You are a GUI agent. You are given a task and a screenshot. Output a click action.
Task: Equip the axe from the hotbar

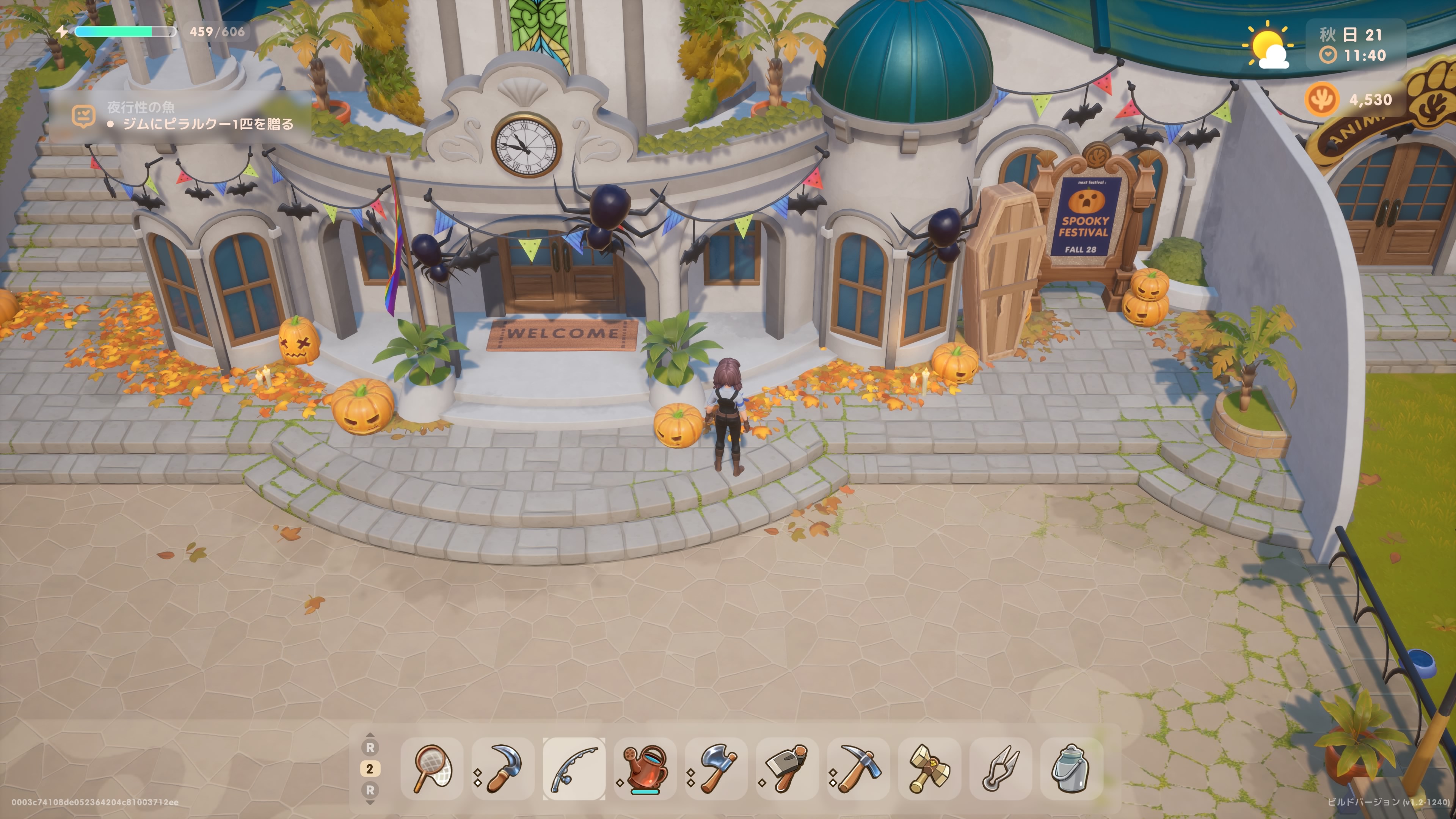click(x=716, y=768)
